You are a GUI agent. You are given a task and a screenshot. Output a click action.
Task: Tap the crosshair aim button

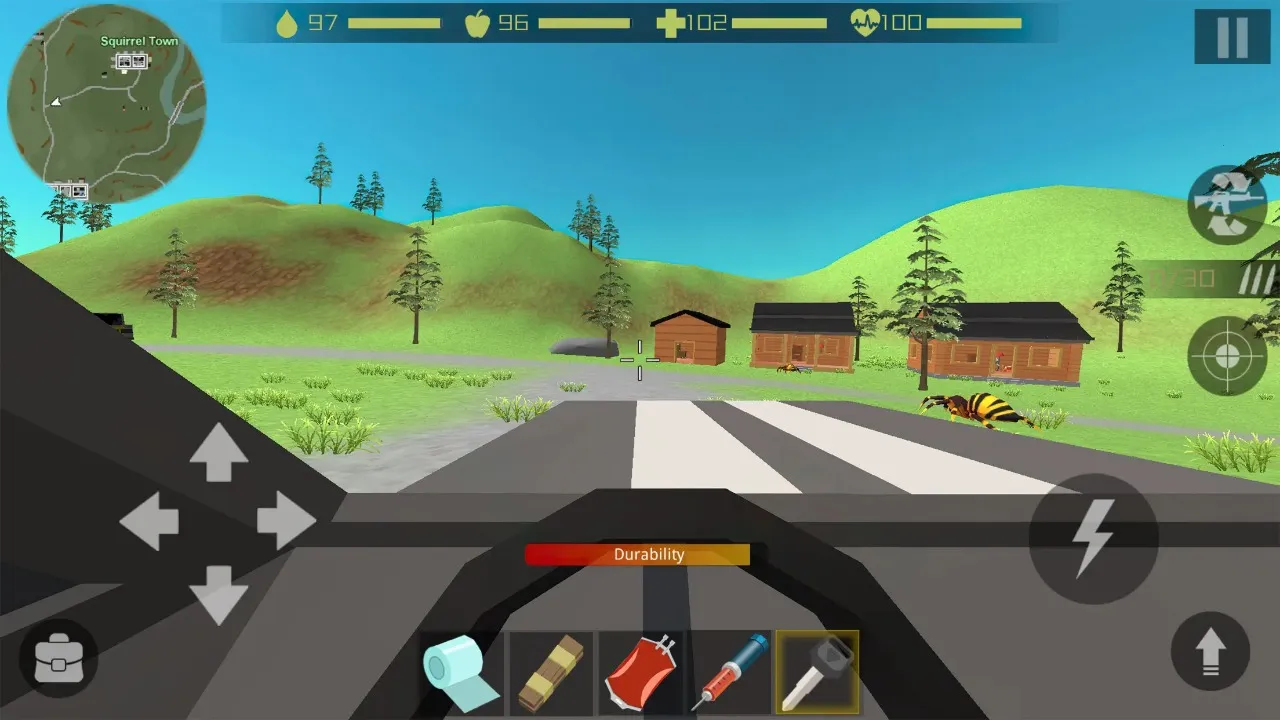click(1227, 356)
